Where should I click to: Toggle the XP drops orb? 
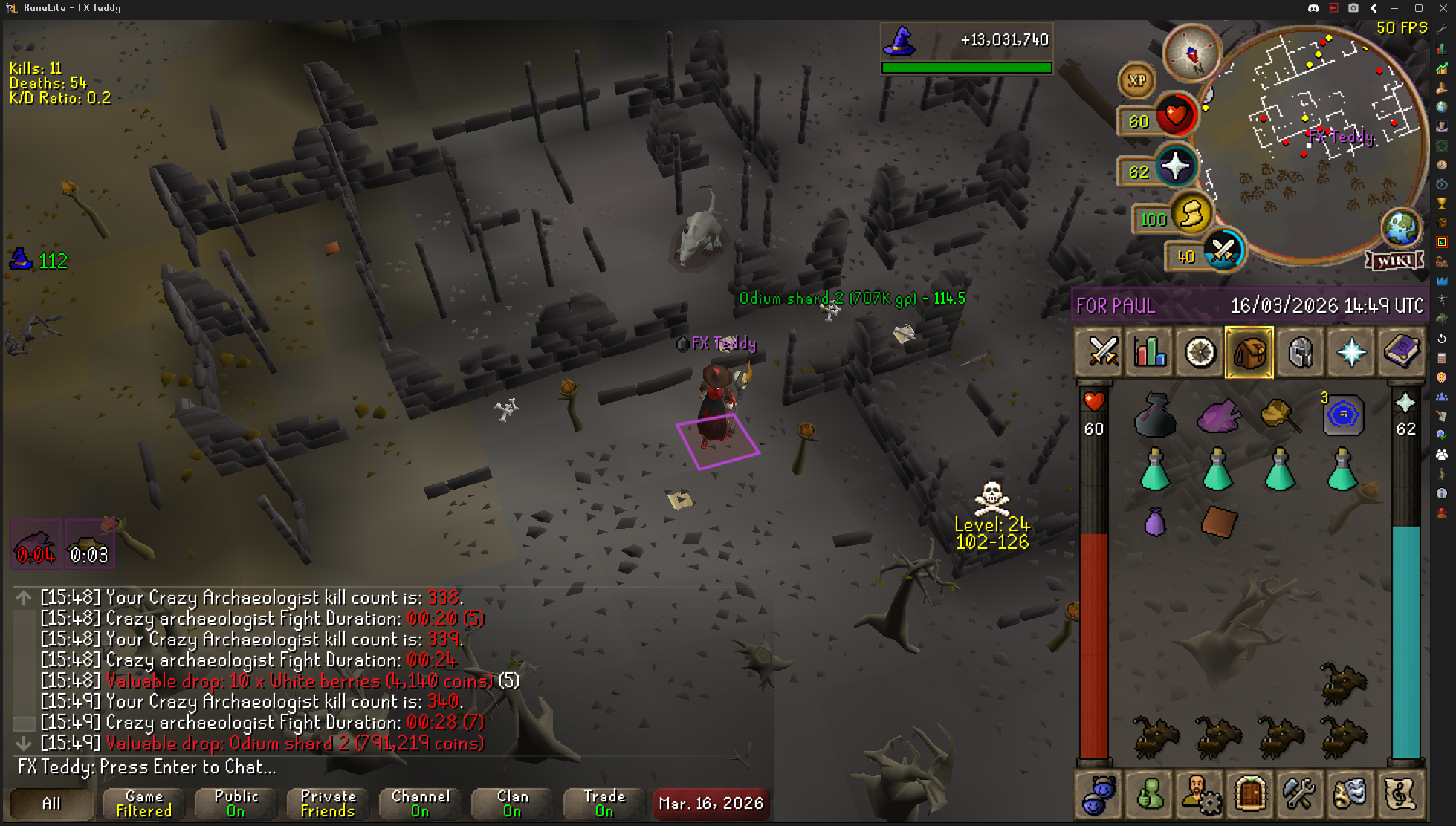tap(1136, 81)
